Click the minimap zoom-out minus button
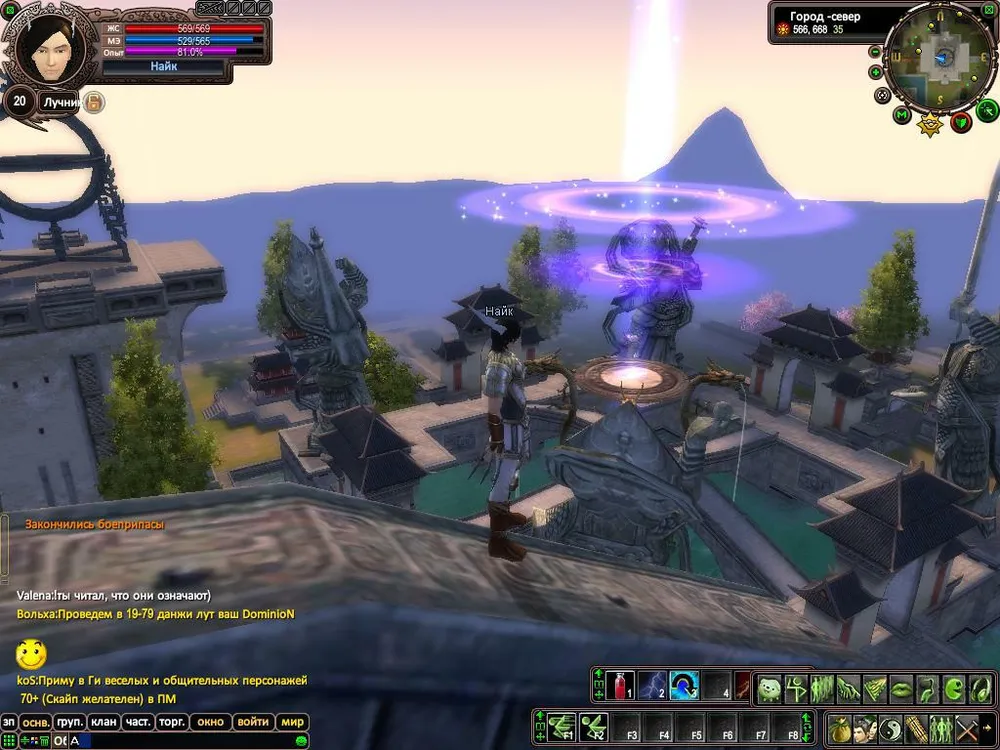This screenshot has height=750, width=1000. (x=876, y=51)
